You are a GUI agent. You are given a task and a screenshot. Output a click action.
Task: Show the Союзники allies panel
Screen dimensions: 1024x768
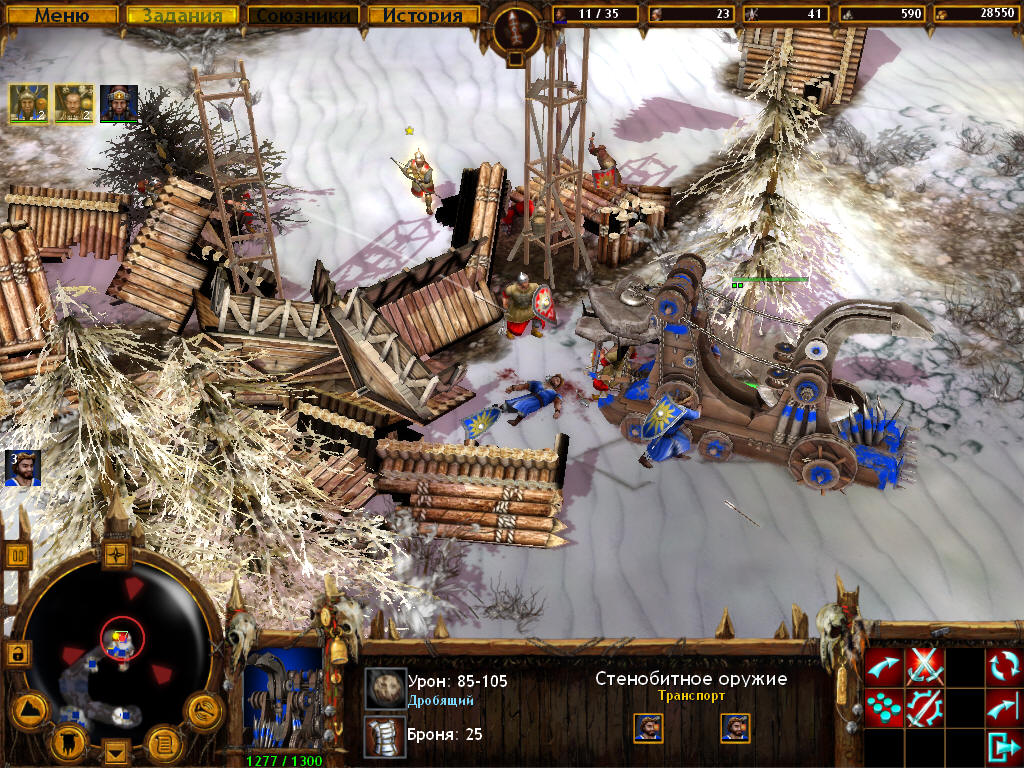[x=303, y=16]
